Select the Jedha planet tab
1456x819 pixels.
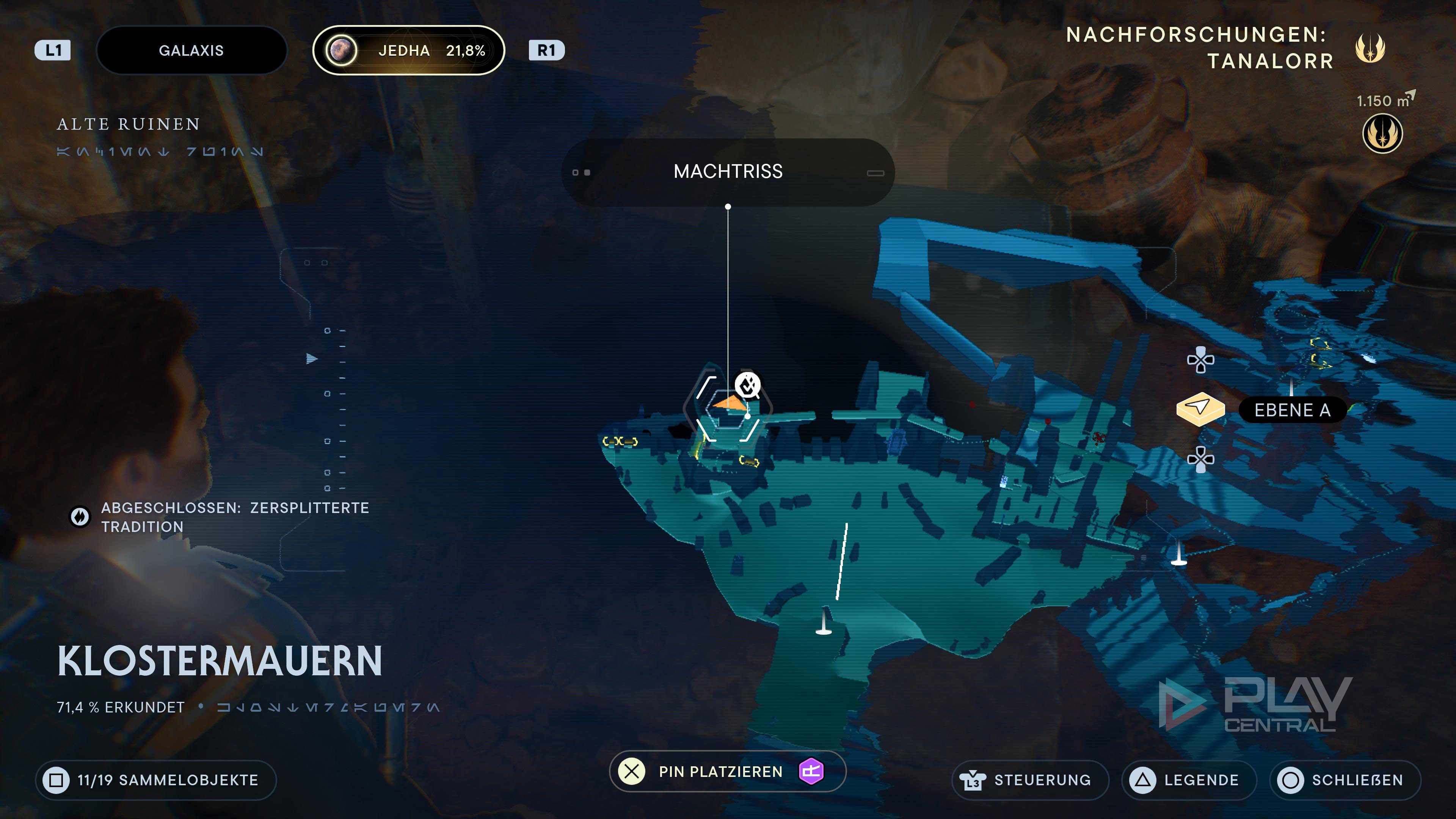pos(408,50)
